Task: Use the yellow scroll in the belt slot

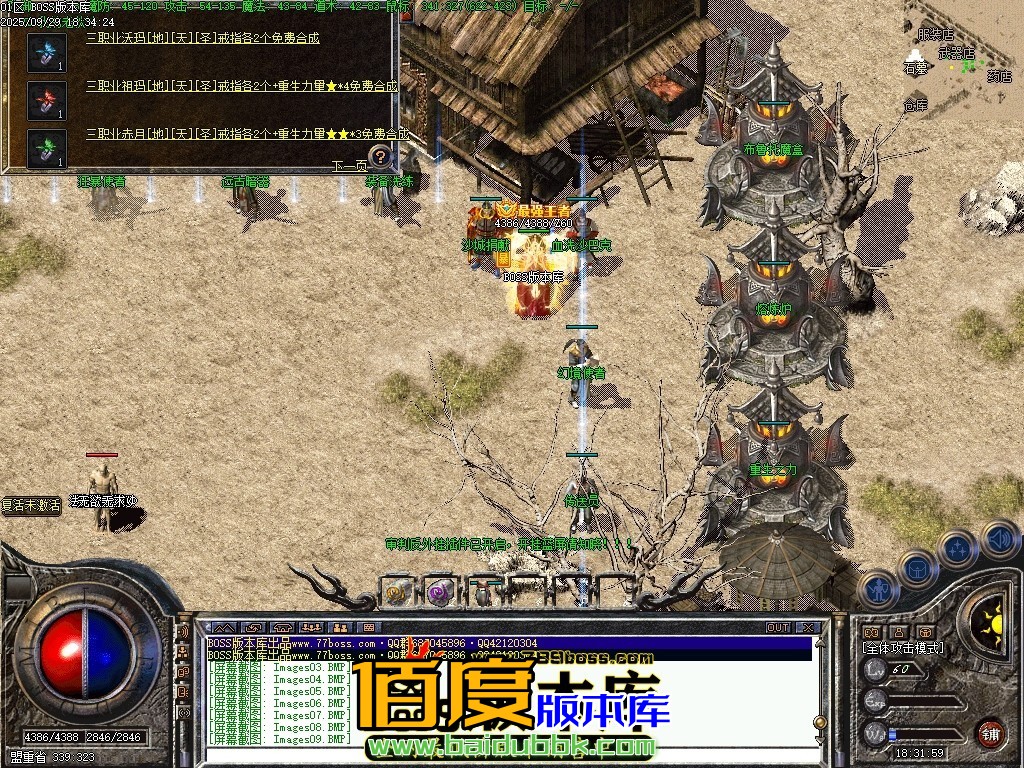Action: [x=397, y=592]
